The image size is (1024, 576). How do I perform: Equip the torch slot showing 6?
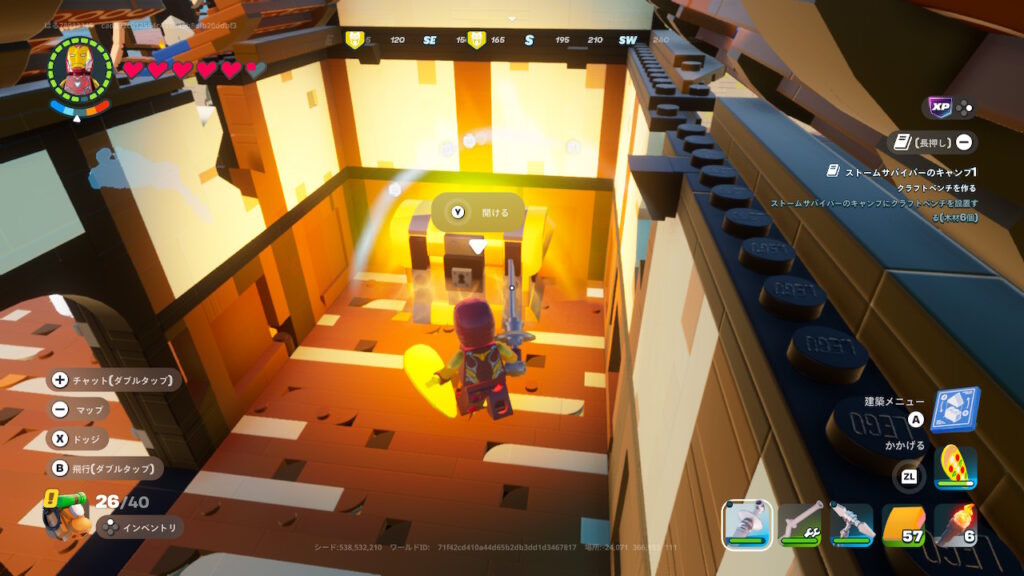pyautogui.click(x=955, y=523)
